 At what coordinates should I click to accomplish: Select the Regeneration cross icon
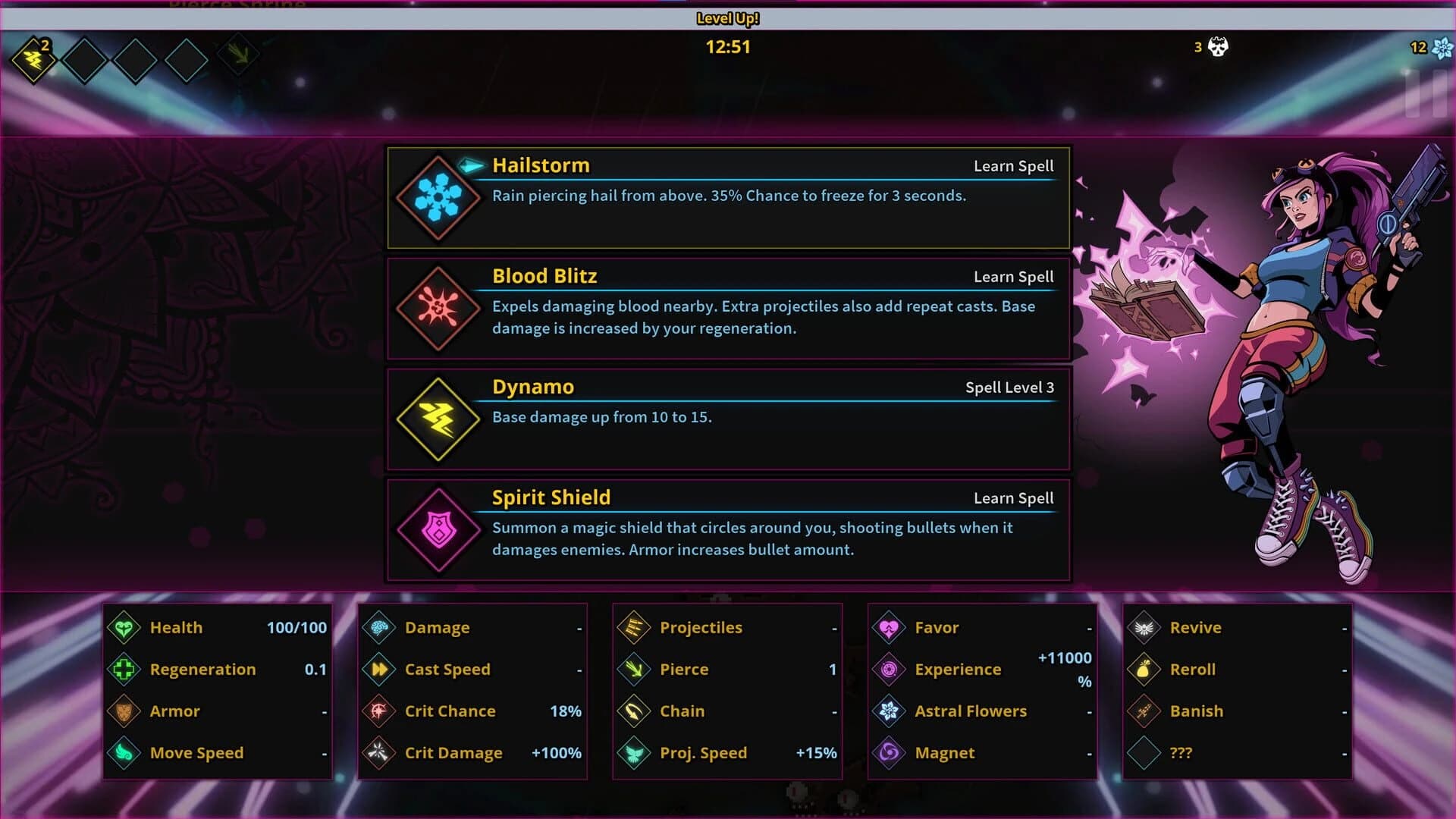click(124, 669)
